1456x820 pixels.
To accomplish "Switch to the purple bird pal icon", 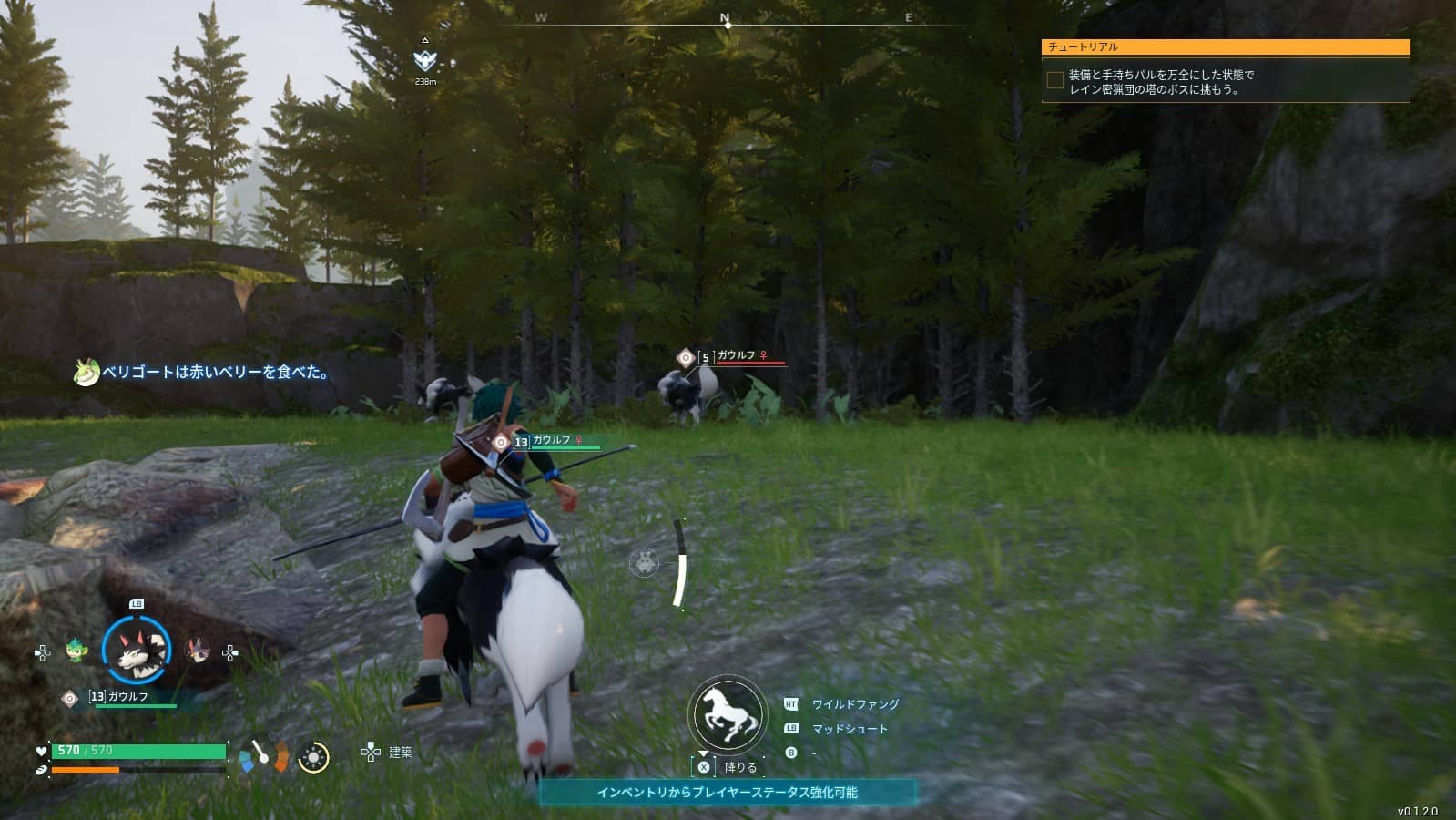I will pos(198,651).
